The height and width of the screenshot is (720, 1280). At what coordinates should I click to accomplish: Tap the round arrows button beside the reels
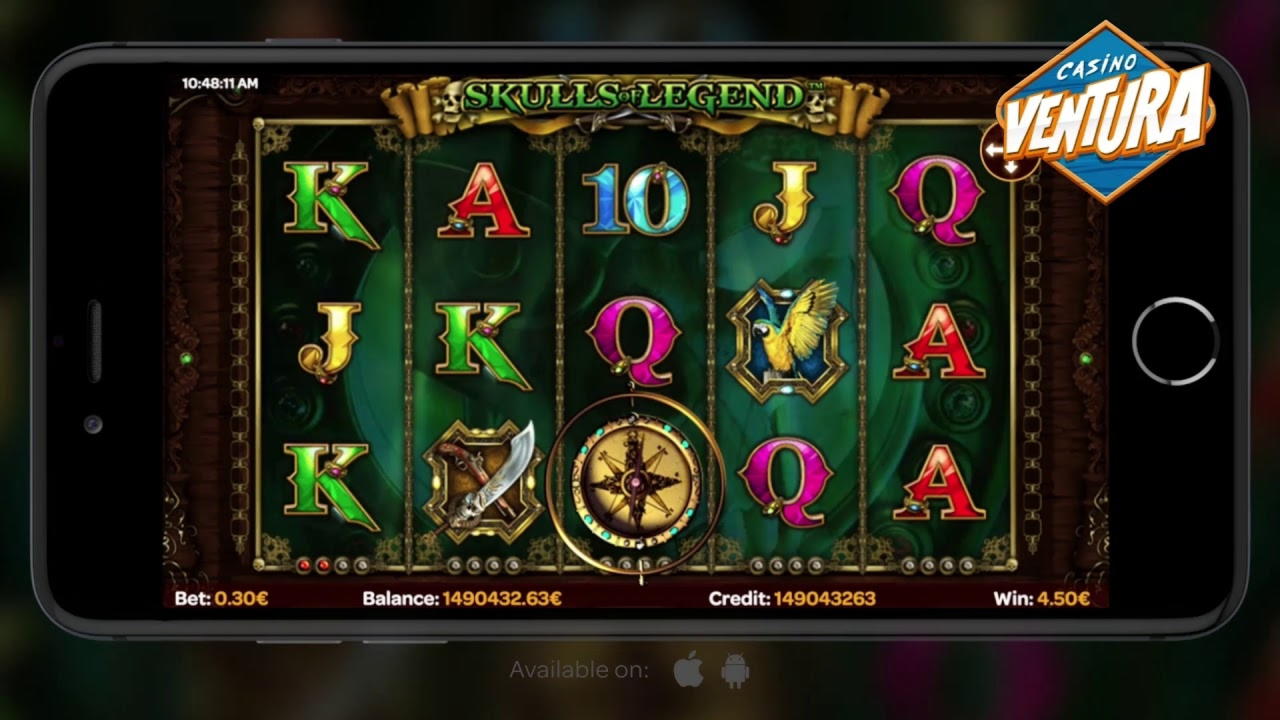point(1002,153)
